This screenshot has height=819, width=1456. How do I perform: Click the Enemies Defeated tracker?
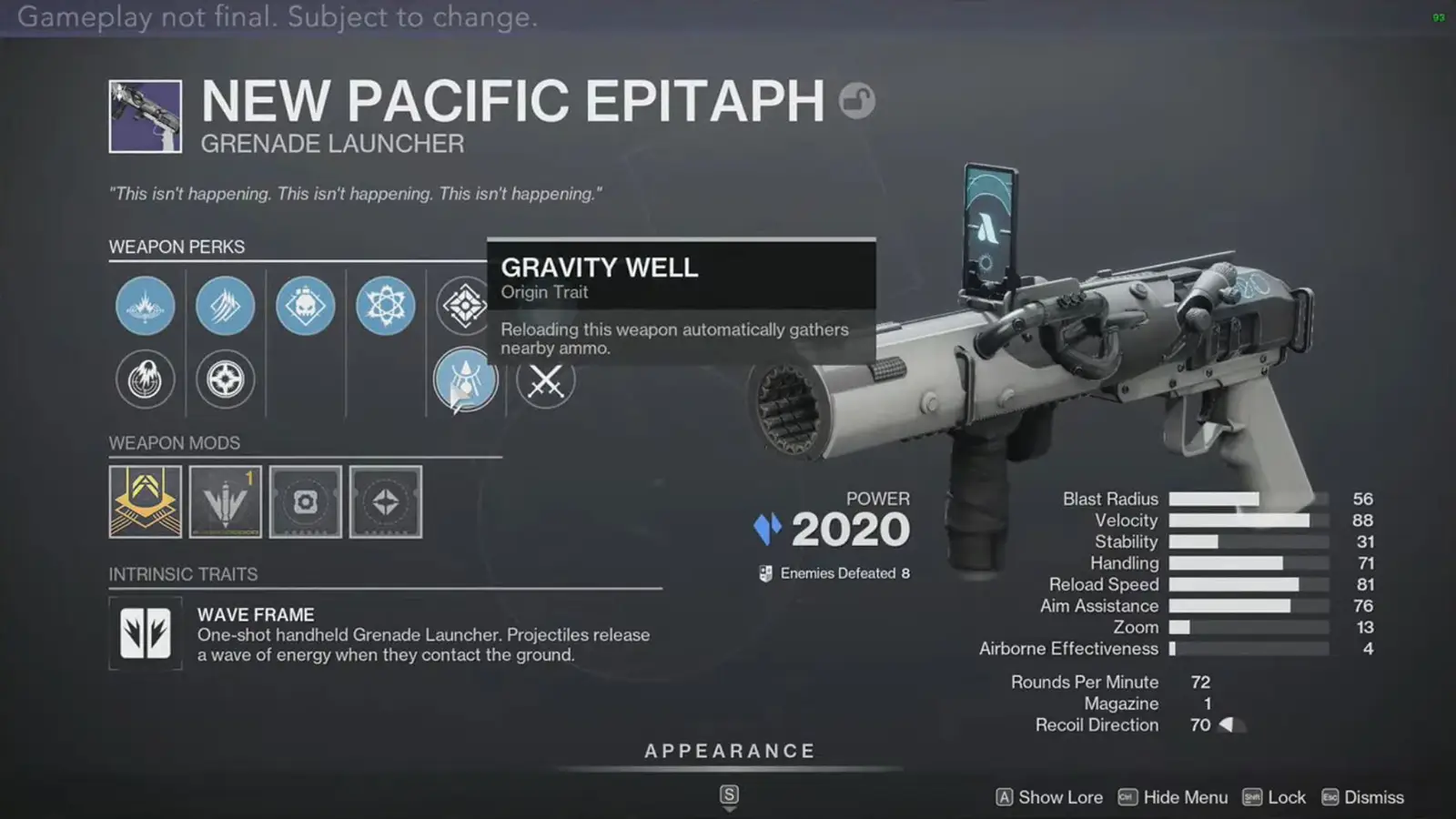point(834,573)
